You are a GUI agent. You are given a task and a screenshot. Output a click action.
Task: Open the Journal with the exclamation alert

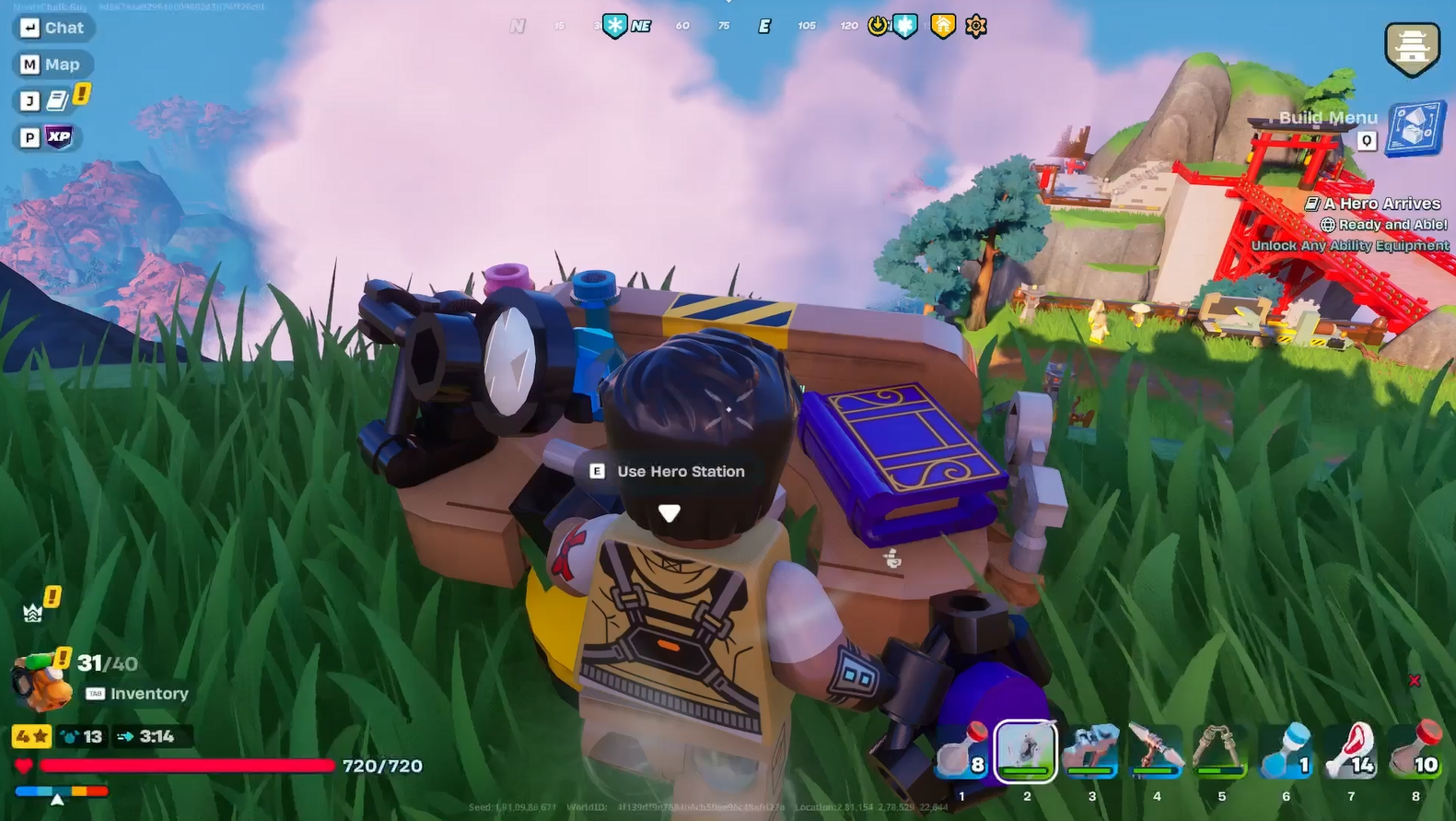(x=52, y=100)
